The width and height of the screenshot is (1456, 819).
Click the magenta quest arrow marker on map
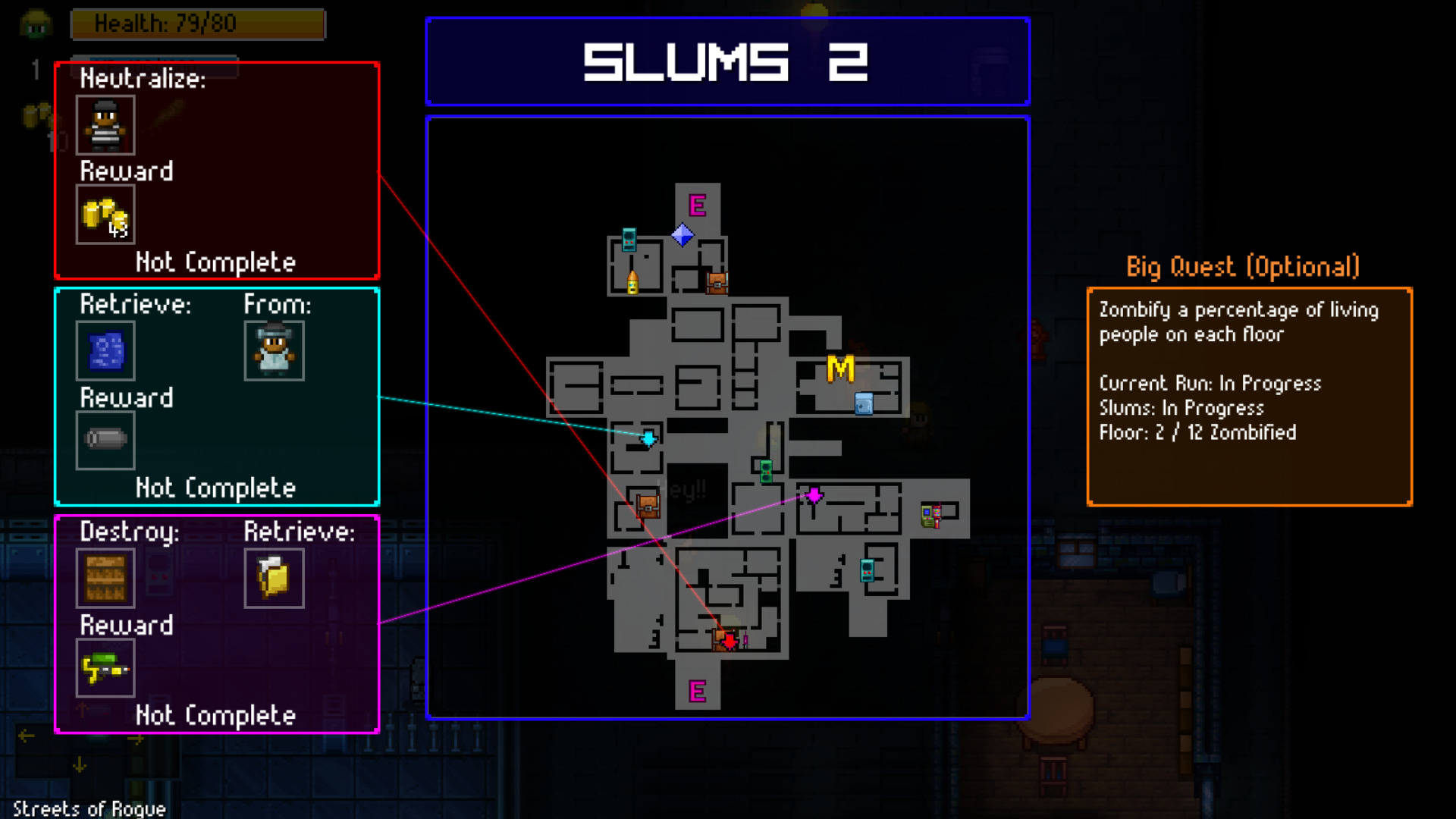(x=813, y=494)
